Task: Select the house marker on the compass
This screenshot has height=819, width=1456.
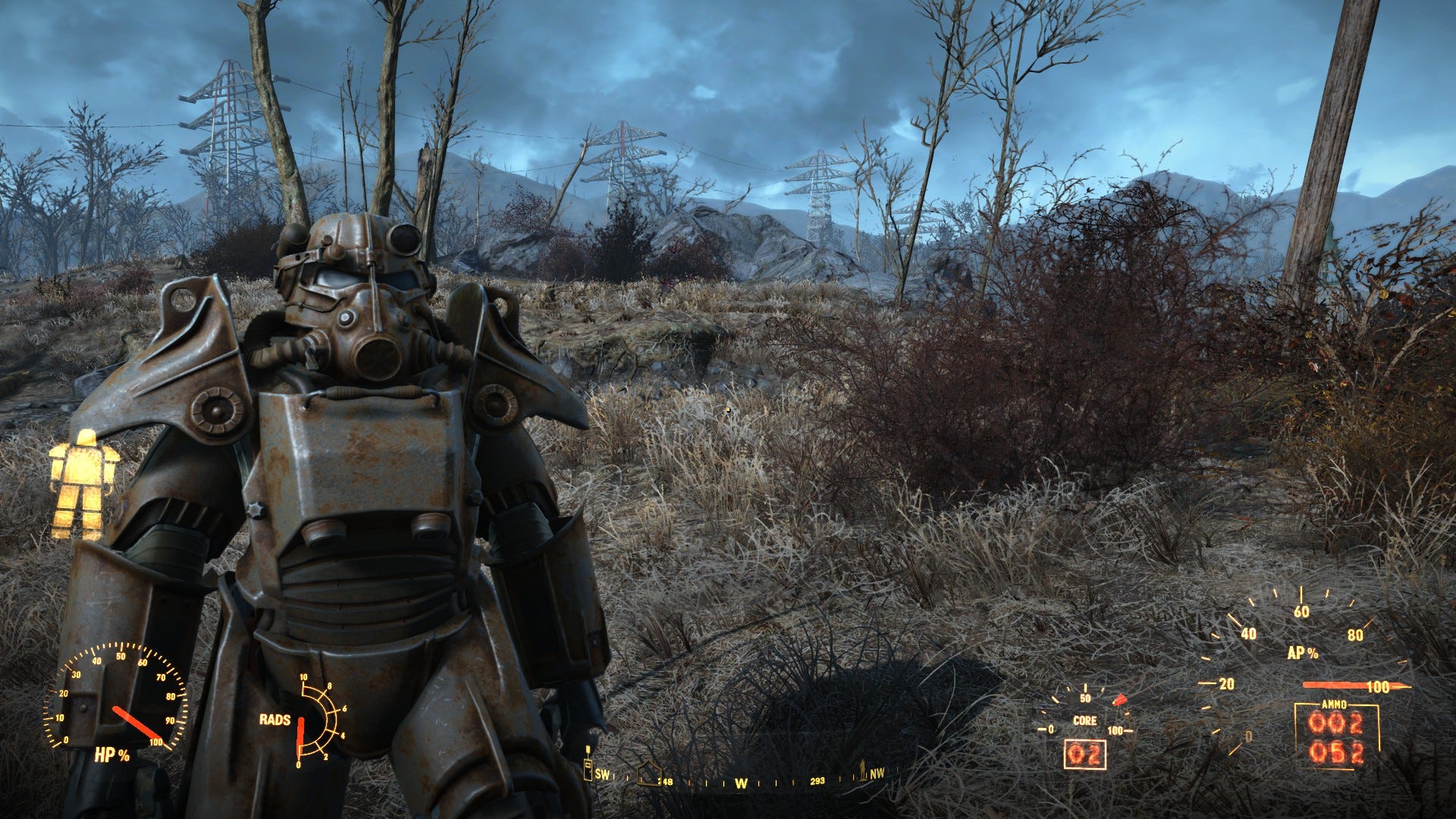Action: click(x=649, y=773)
